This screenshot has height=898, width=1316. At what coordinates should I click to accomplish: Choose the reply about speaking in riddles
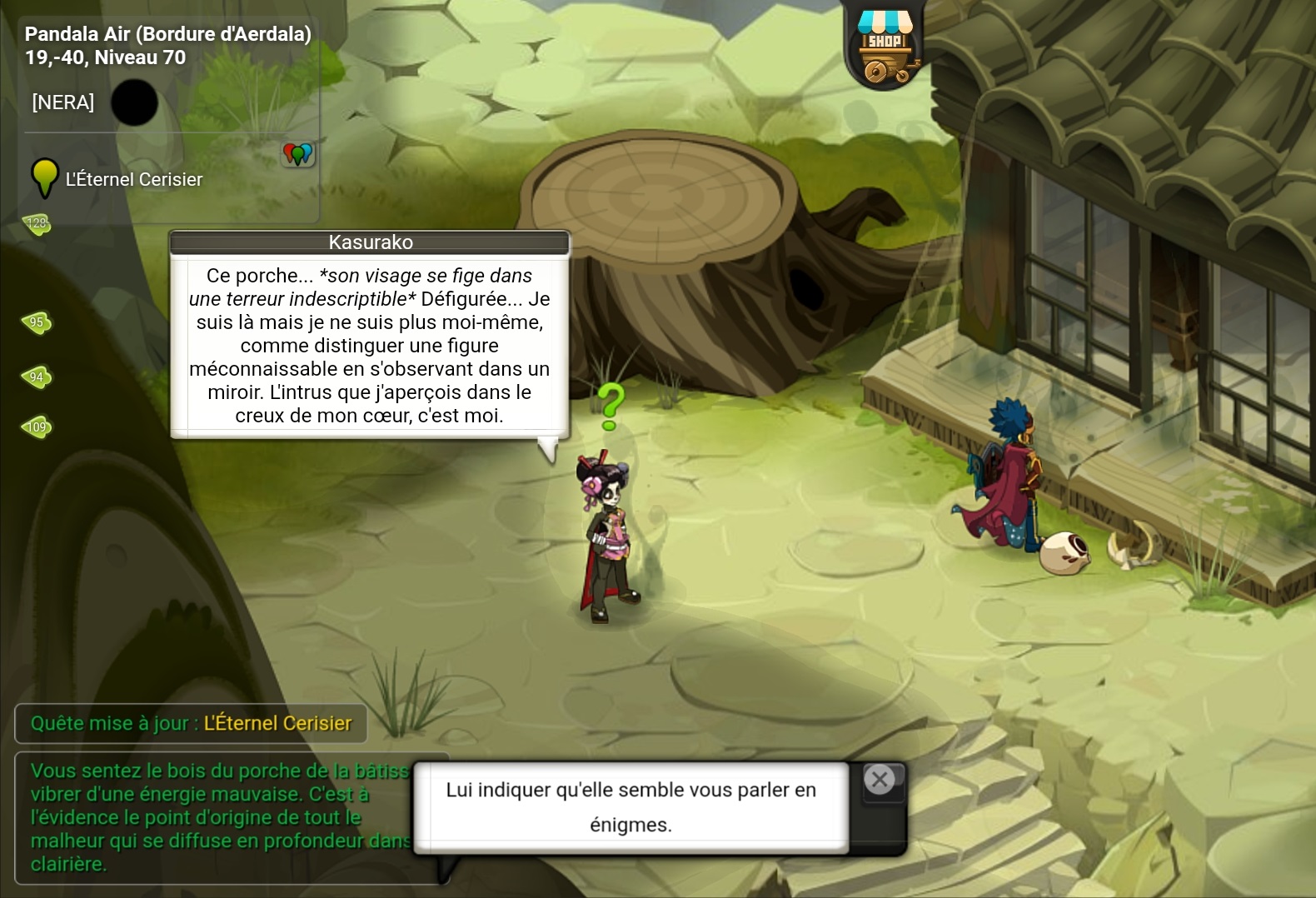click(631, 806)
